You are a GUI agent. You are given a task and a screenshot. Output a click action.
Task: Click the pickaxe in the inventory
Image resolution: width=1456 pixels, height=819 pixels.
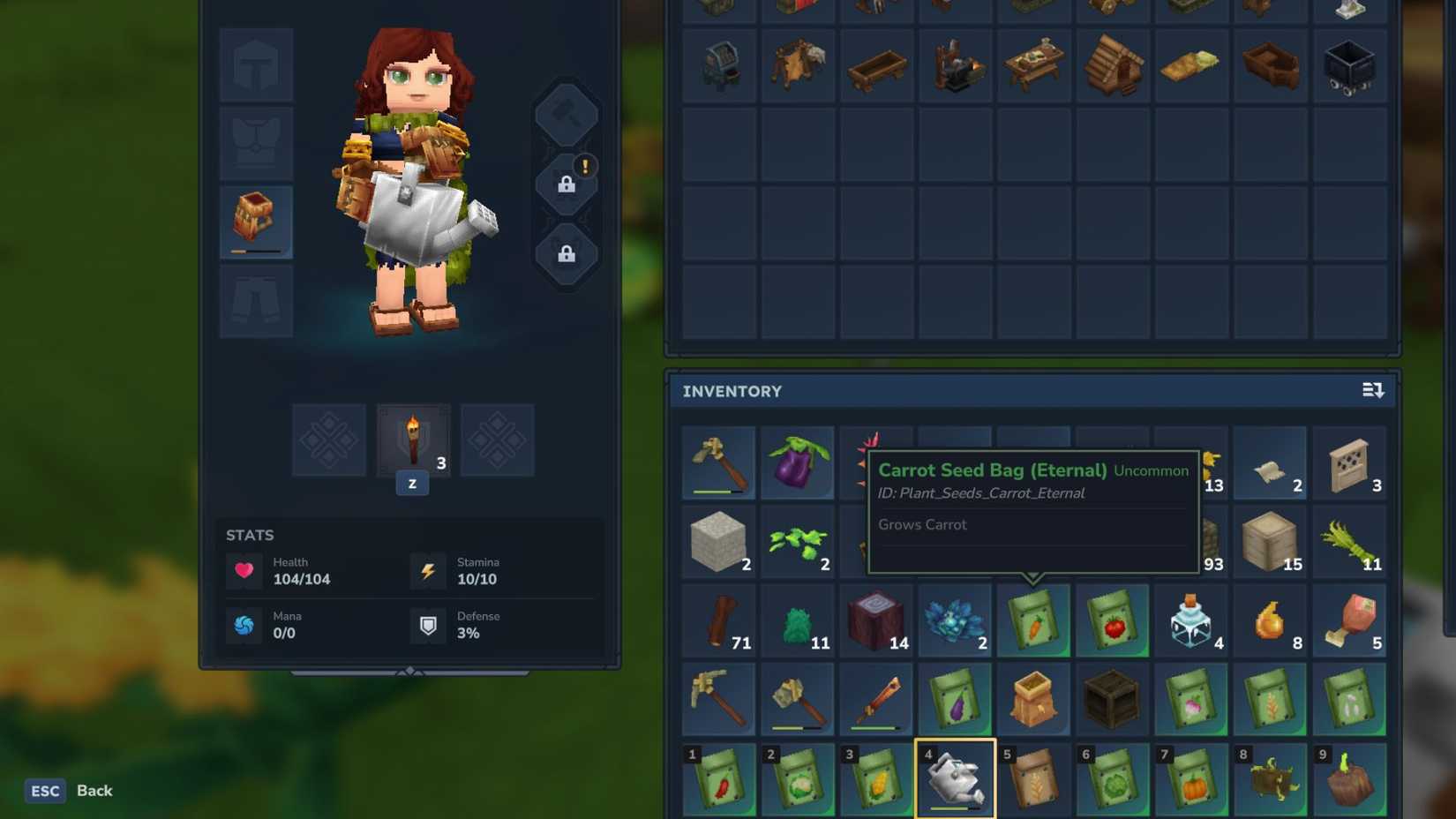click(x=718, y=699)
